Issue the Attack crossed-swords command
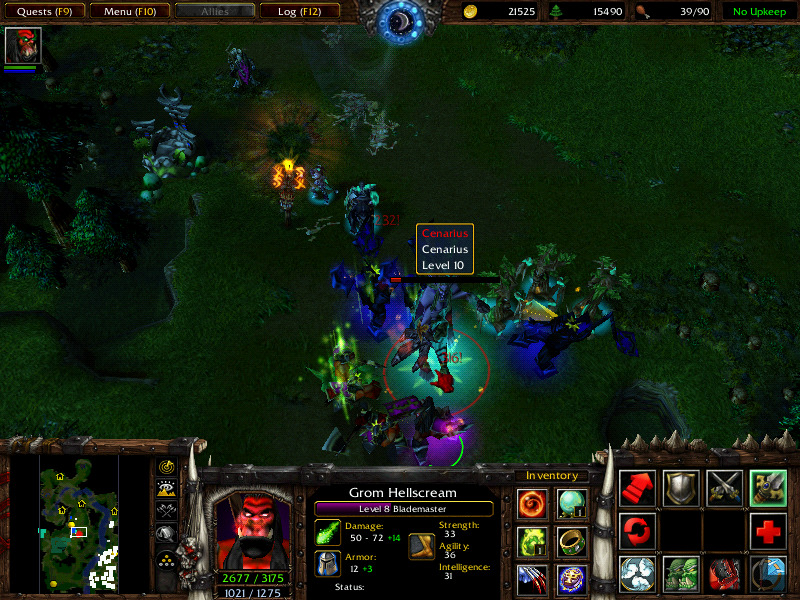 724,488
